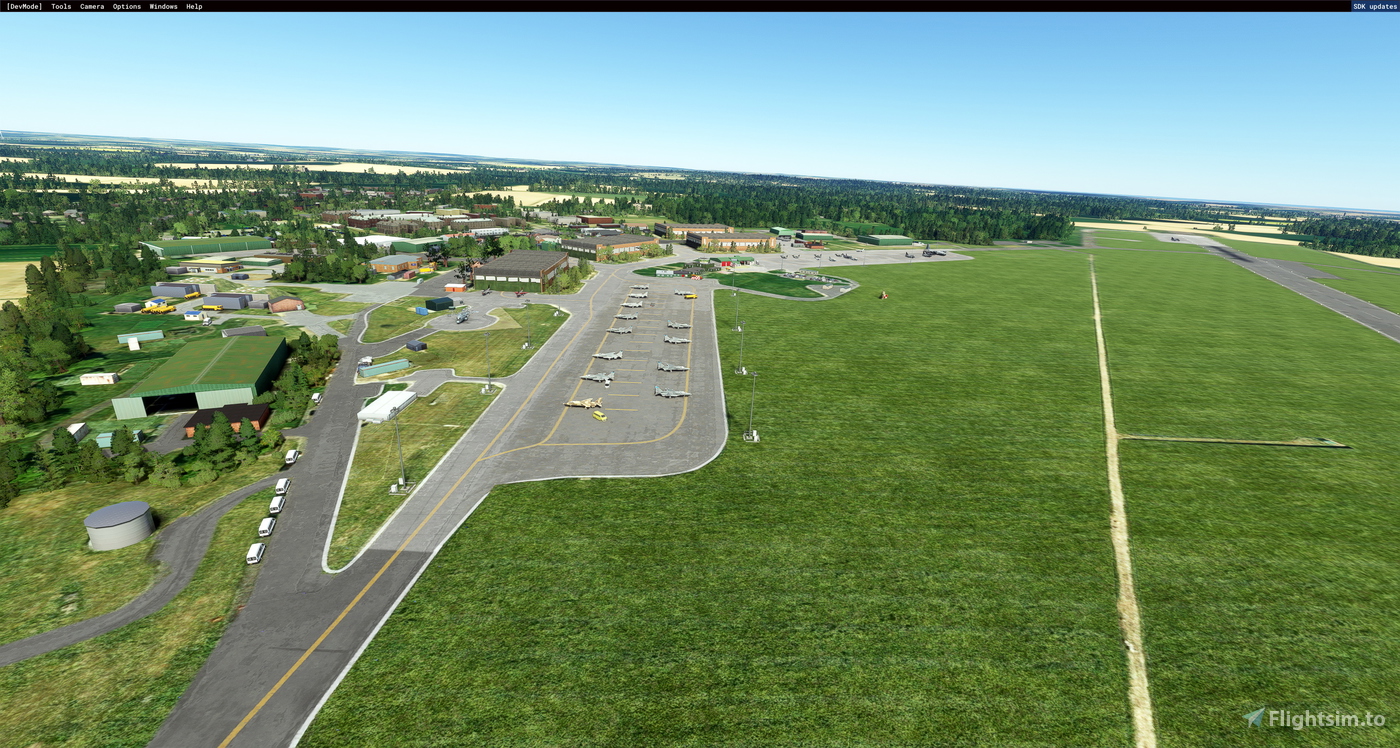Open the Help menu
Viewport: 1400px width, 748px height.
tap(193, 6)
